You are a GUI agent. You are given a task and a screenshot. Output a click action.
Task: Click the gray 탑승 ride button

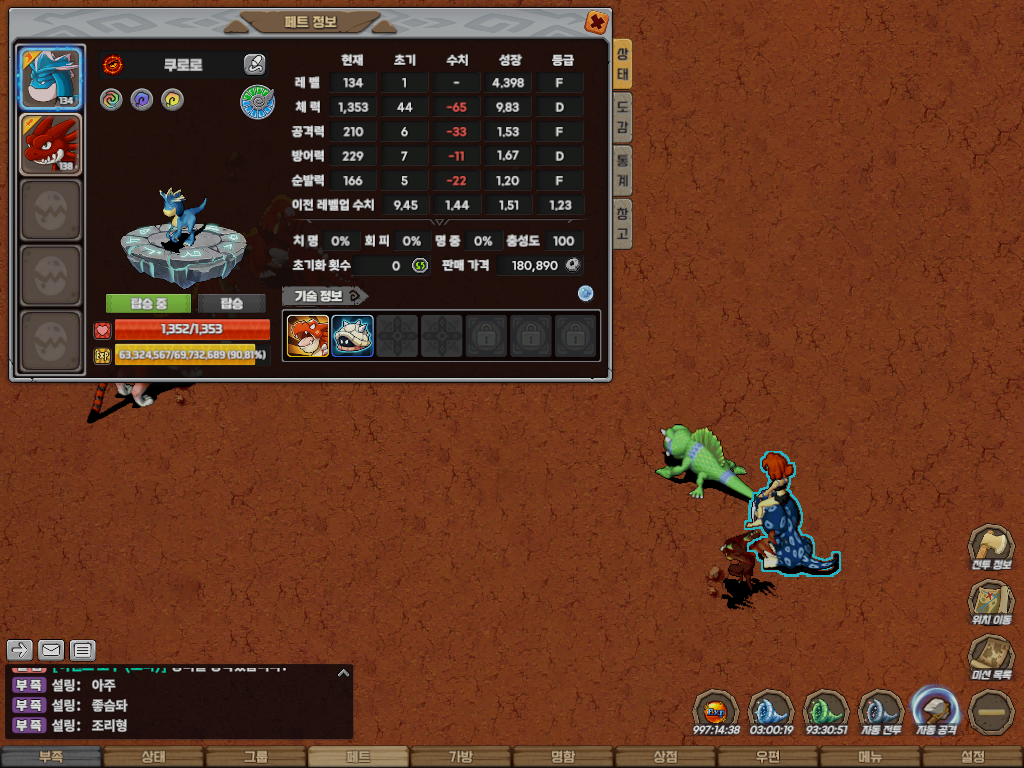click(232, 303)
